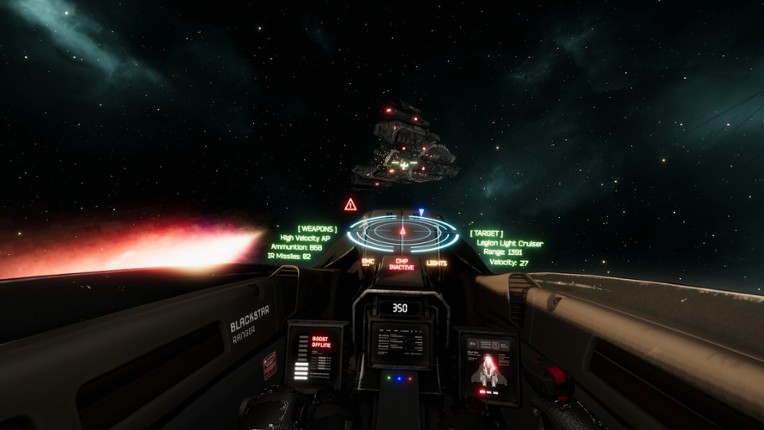
Task: Click the red warning triangle icon
Action: pyautogui.click(x=350, y=204)
